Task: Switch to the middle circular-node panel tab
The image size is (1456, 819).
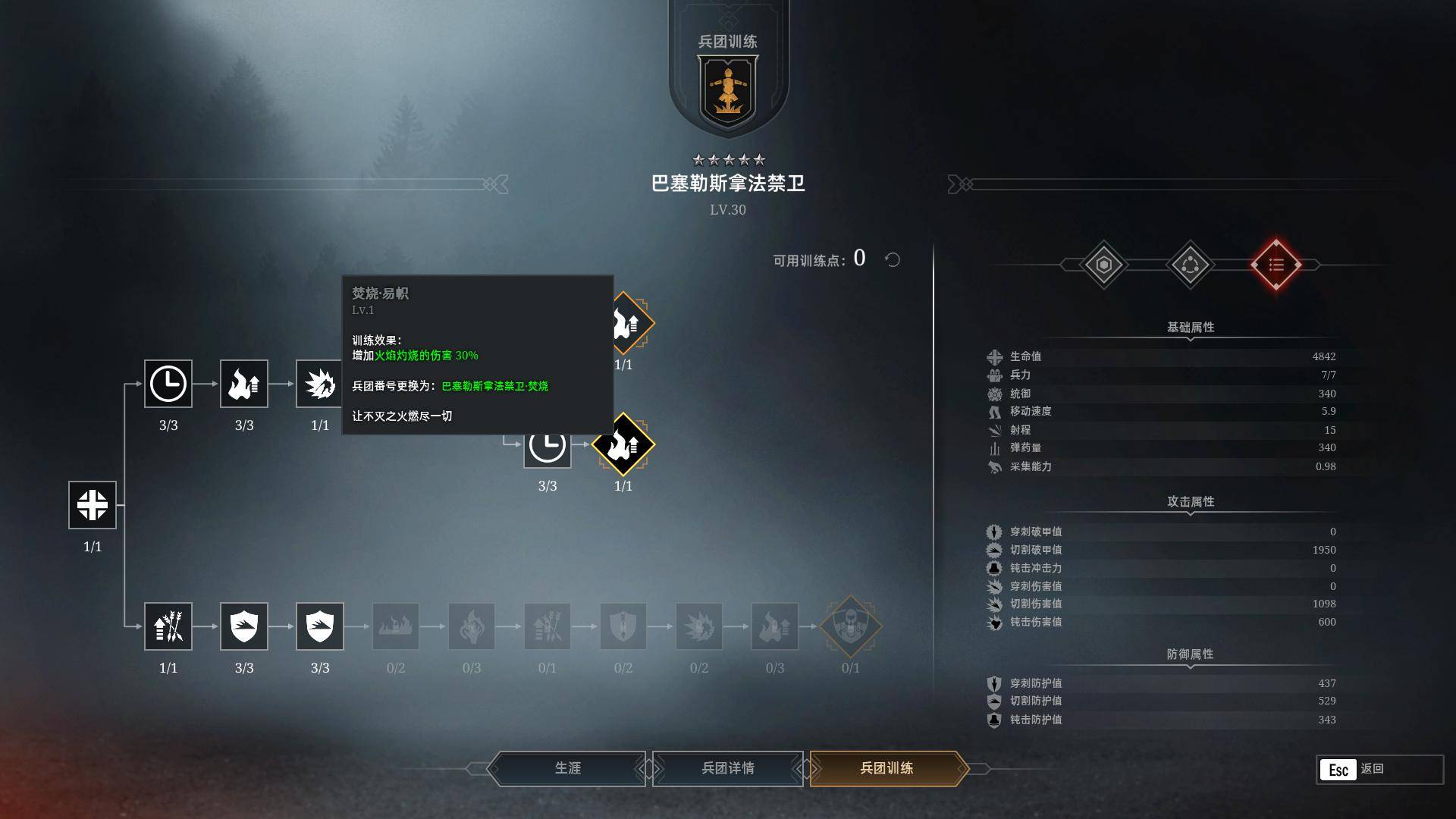Action: [x=1191, y=265]
